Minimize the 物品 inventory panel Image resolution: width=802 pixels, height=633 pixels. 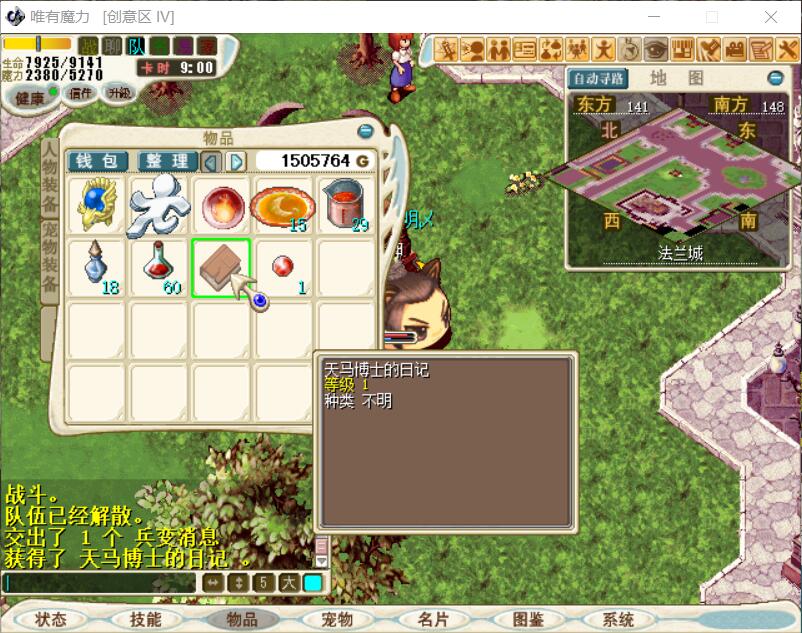(x=365, y=131)
